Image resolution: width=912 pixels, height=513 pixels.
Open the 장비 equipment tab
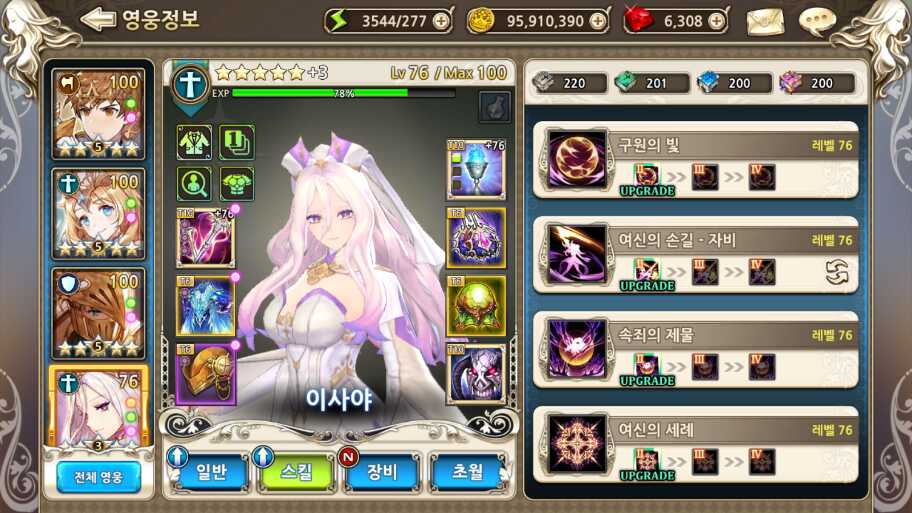coord(382,472)
